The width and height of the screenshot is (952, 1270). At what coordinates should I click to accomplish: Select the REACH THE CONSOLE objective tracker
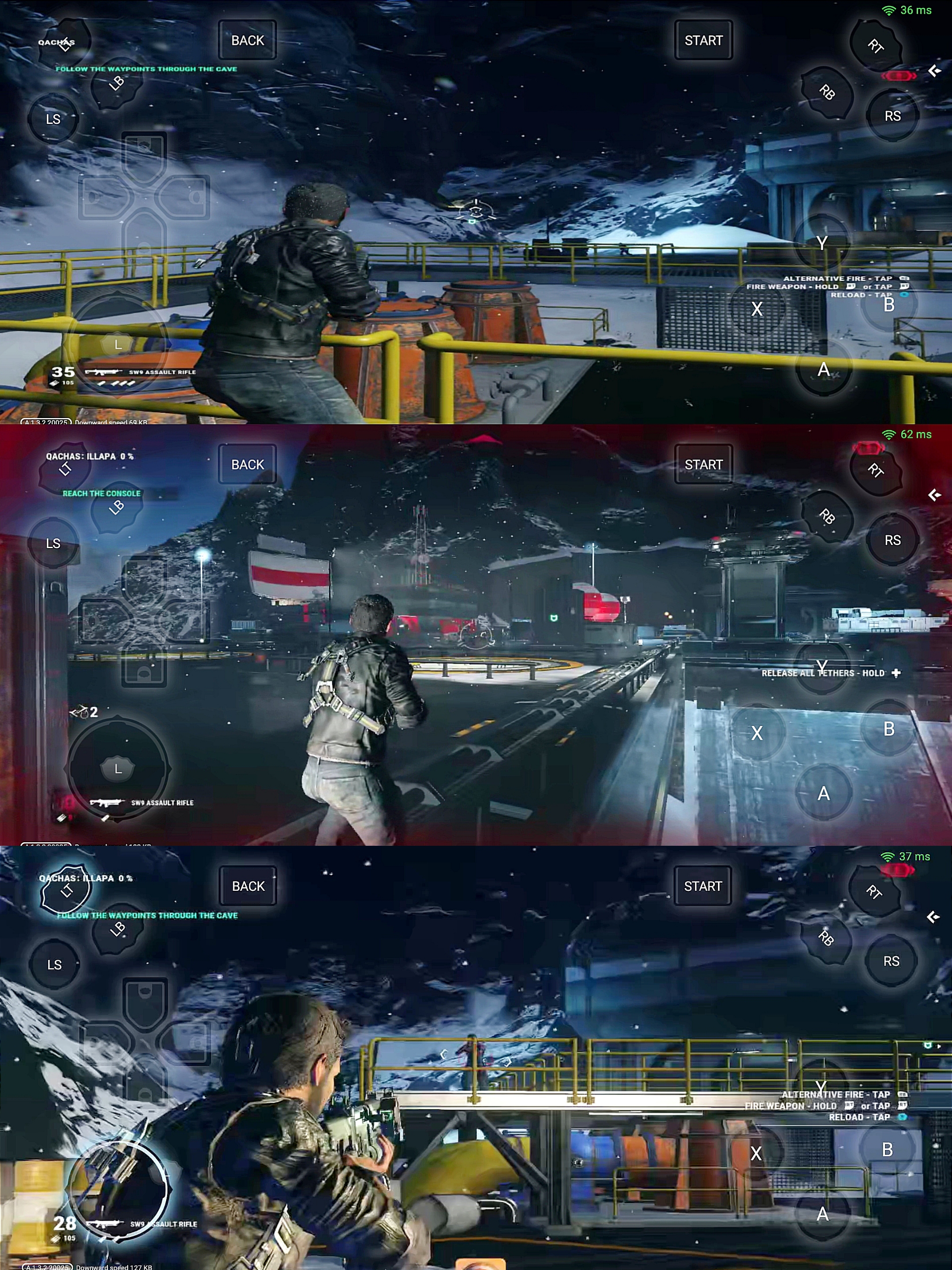click(x=101, y=493)
